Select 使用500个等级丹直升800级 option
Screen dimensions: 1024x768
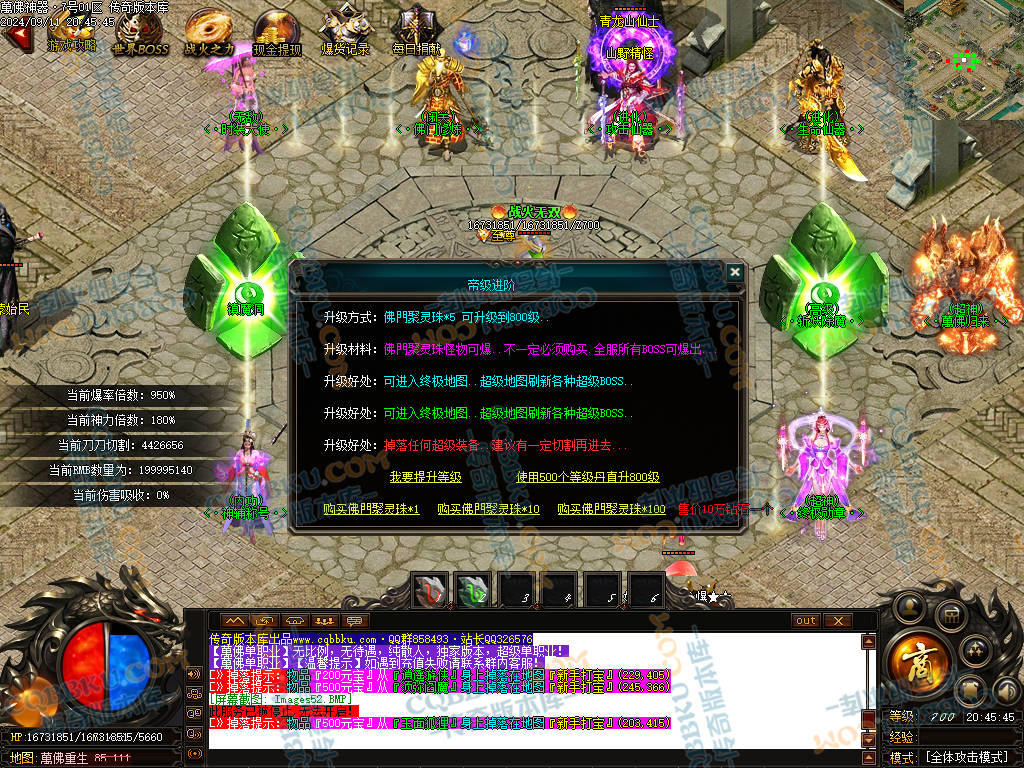click(587, 478)
